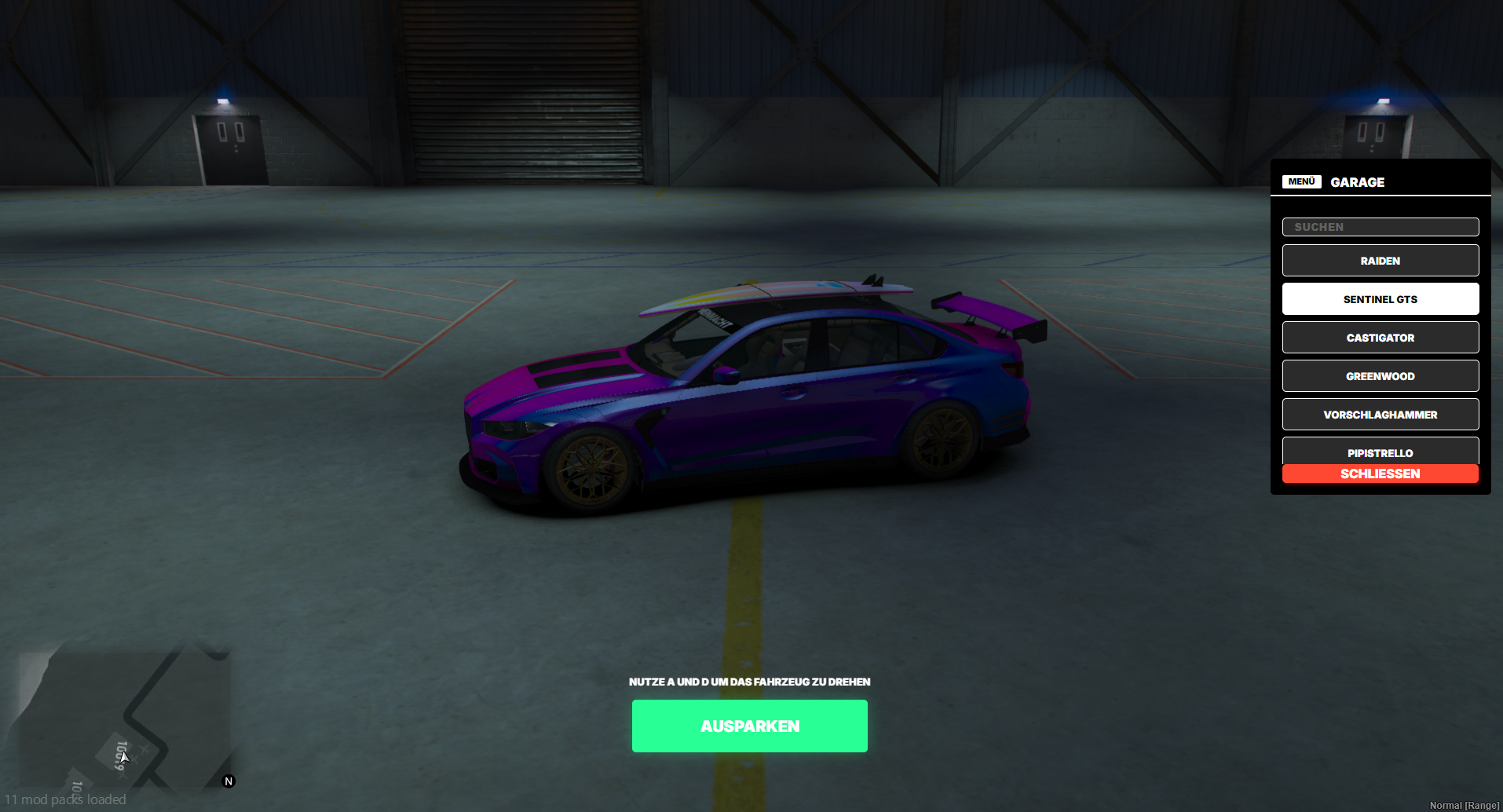The height and width of the screenshot is (812, 1503).
Task: Pick the GREENWOOD vehicle entry
Action: [1380, 375]
